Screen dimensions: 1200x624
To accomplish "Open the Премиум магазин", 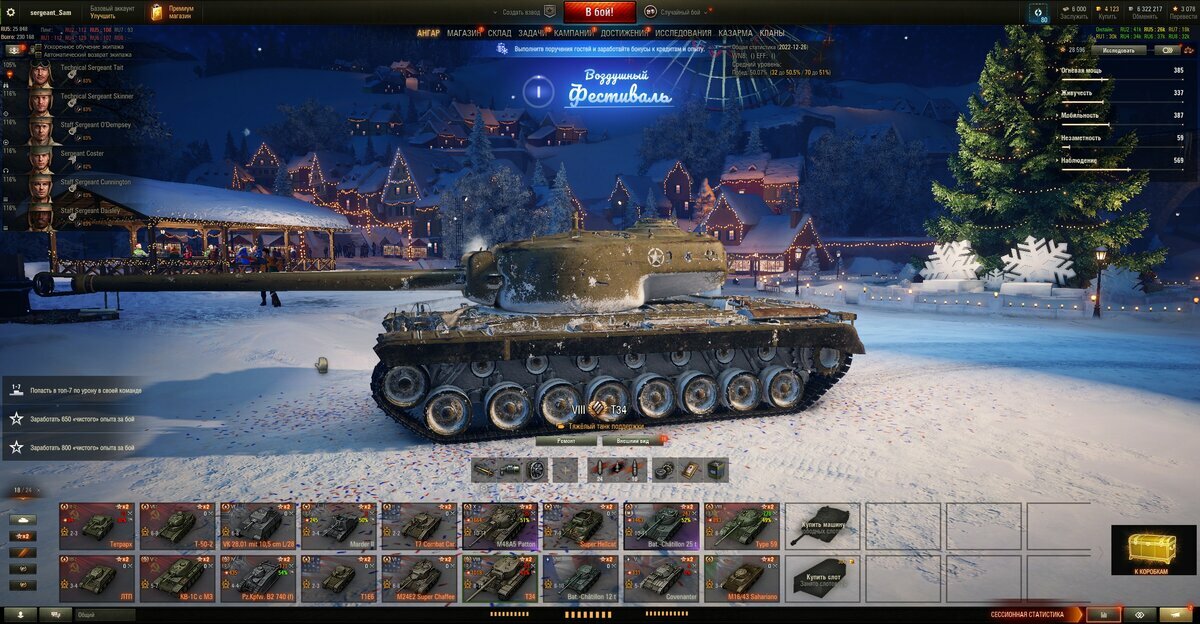I will coord(172,12).
